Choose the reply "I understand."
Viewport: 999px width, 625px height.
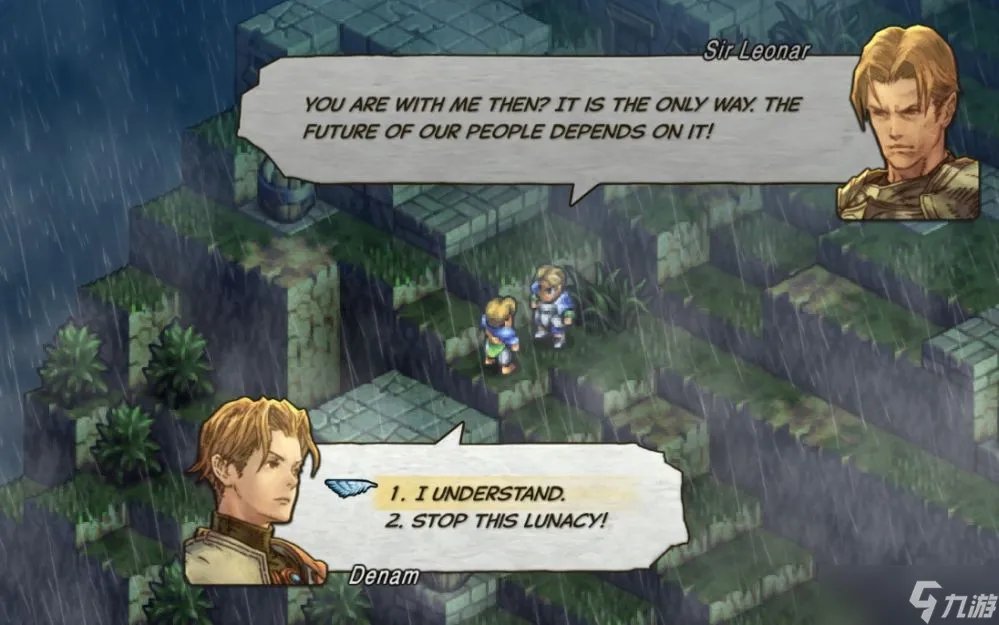tap(478, 493)
